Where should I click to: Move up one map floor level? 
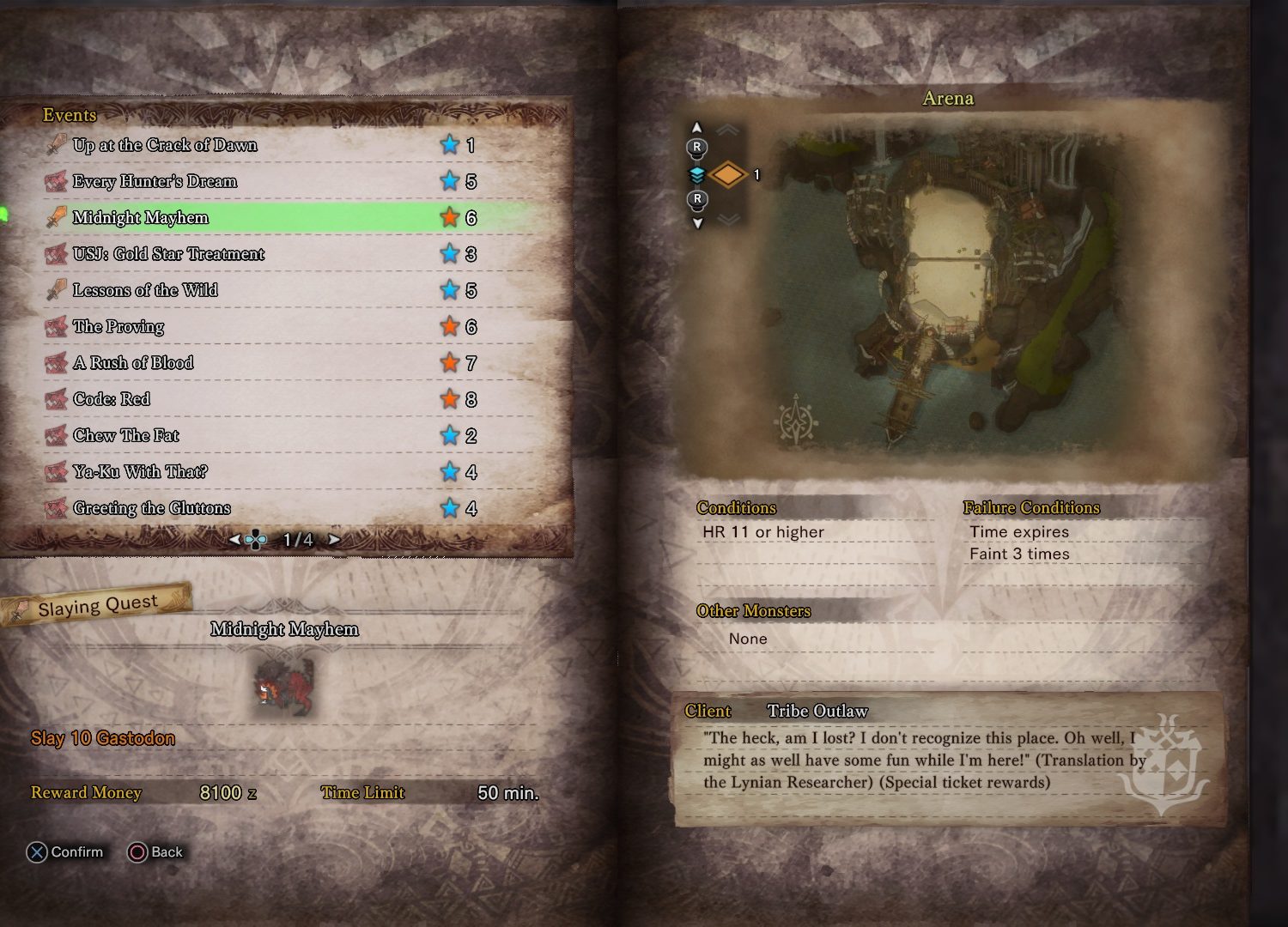tap(696, 129)
